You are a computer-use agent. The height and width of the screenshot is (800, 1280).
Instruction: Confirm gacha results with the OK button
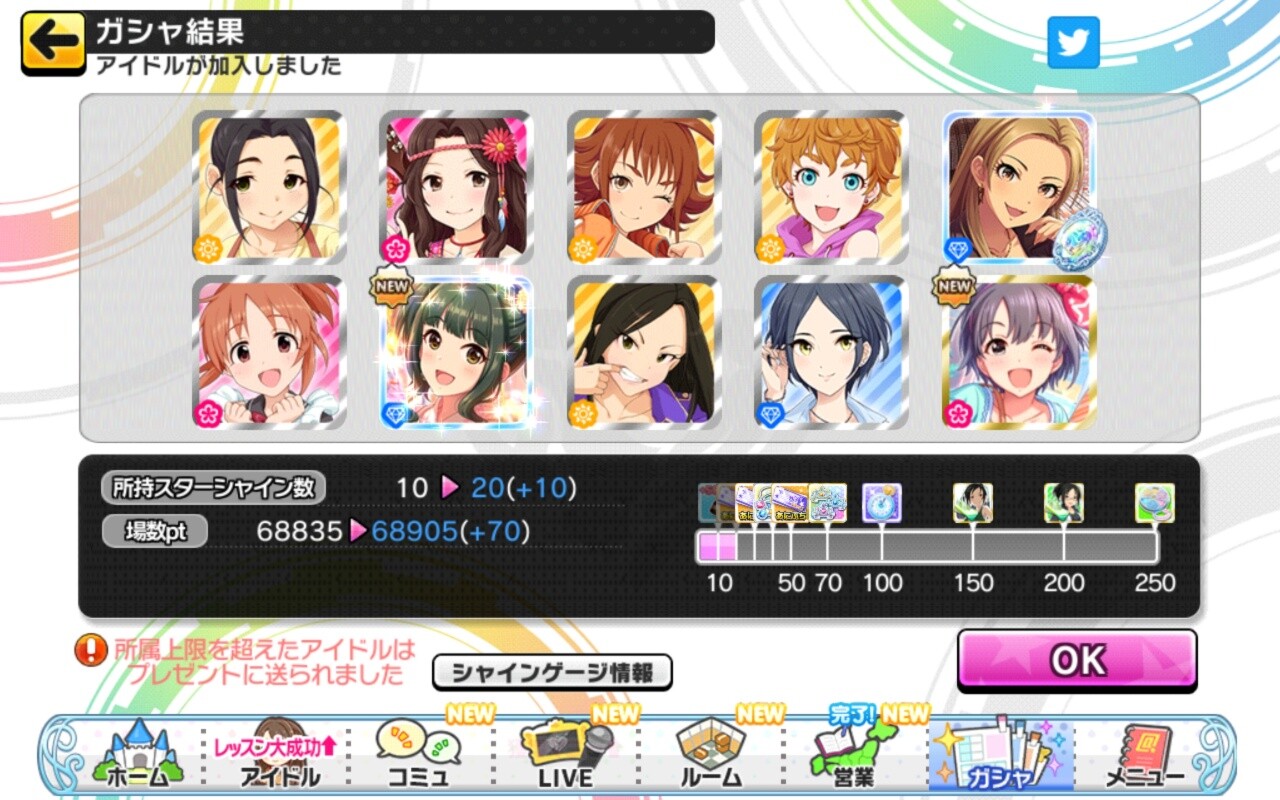tap(1077, 660)
